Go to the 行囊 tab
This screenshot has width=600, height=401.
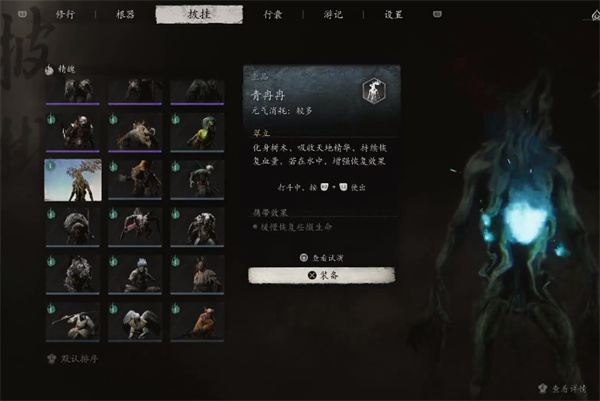click(x=271, y=15)
